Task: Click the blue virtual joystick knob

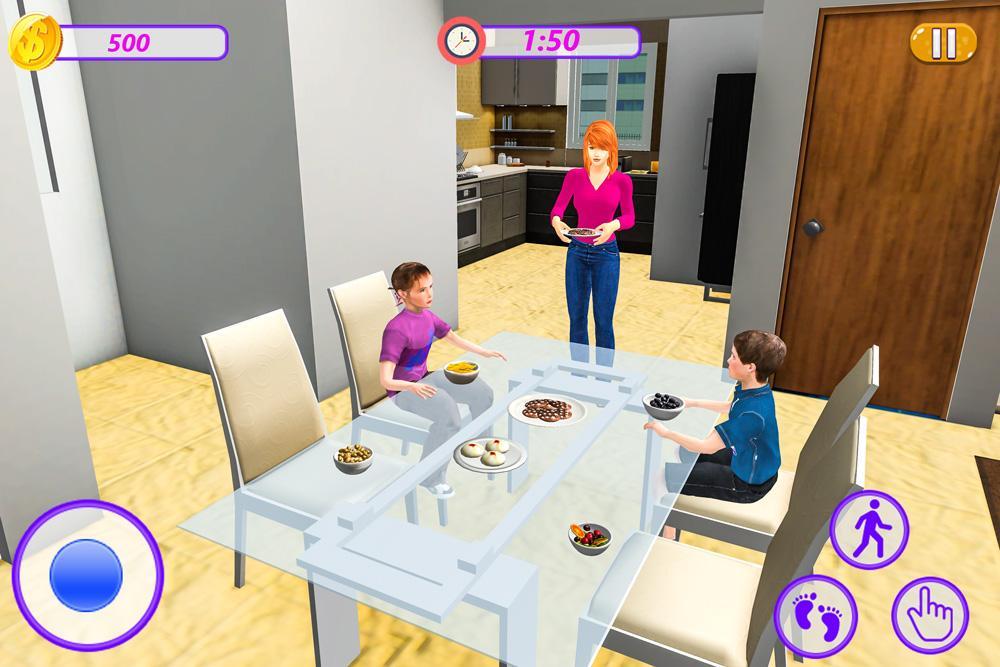Action: [86, 575]
